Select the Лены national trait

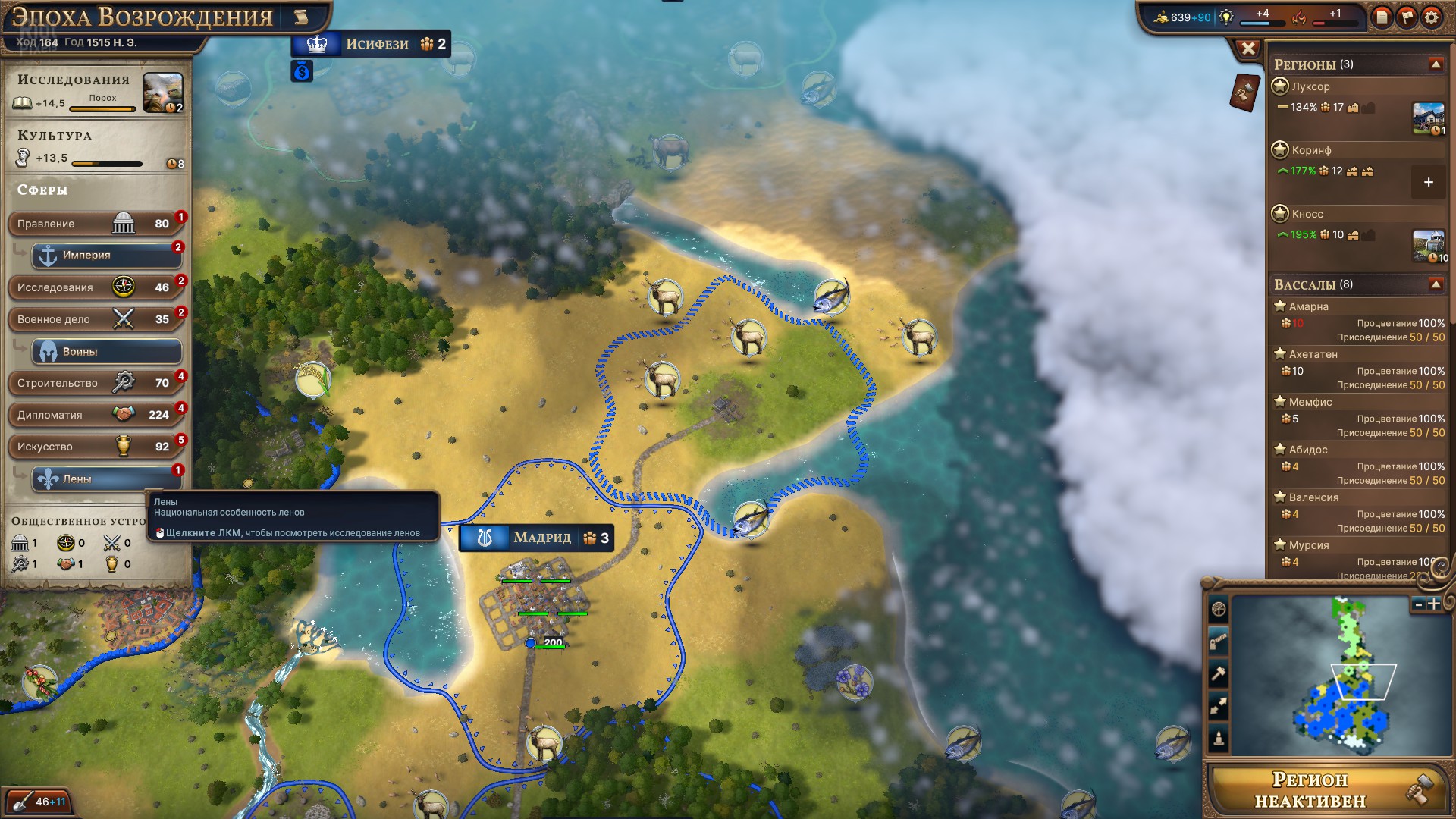(x=106, y=479)
